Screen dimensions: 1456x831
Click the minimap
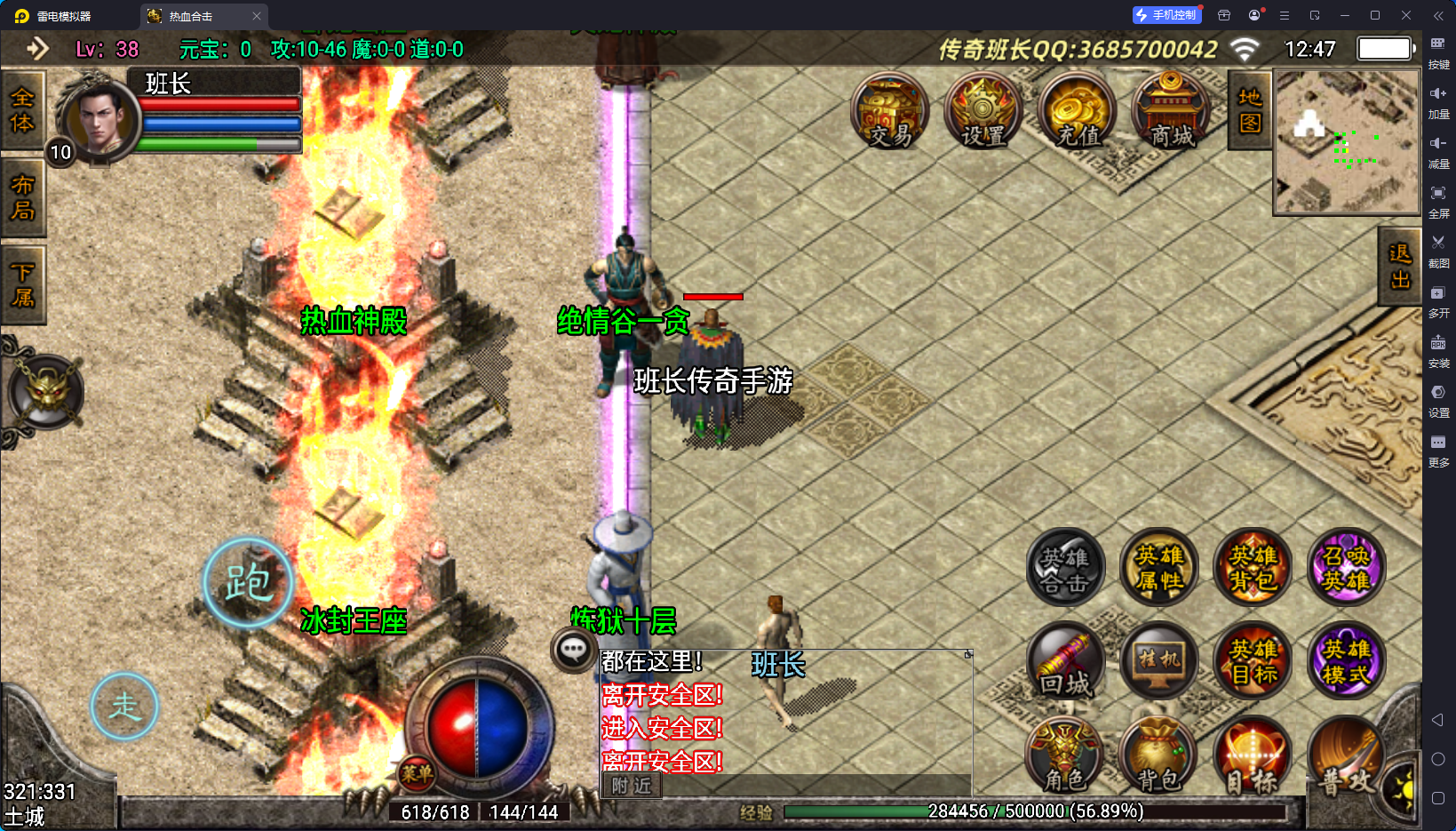(x=1347, y=142)
